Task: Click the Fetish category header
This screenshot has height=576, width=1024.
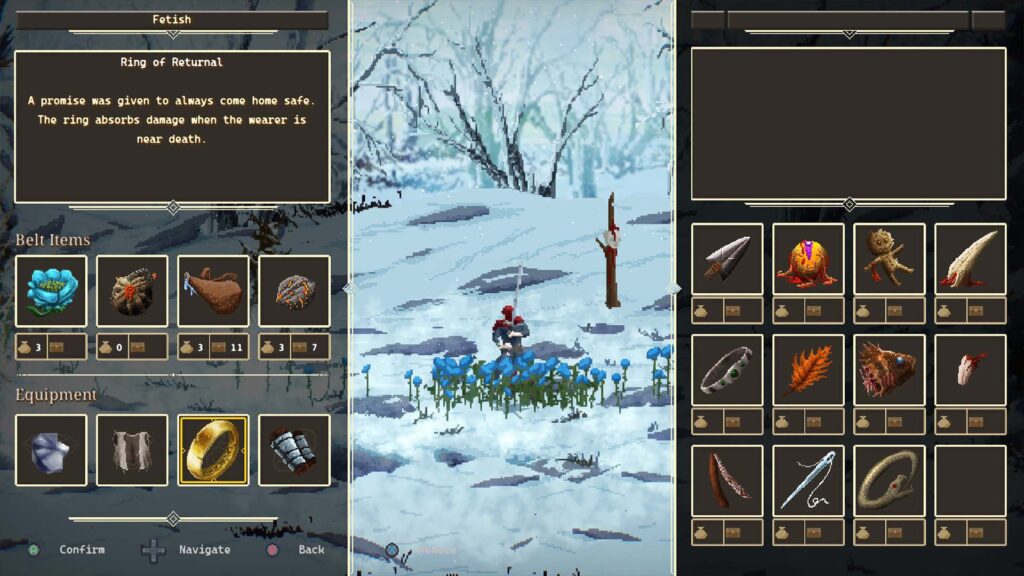Action: (x=172, y=20)
